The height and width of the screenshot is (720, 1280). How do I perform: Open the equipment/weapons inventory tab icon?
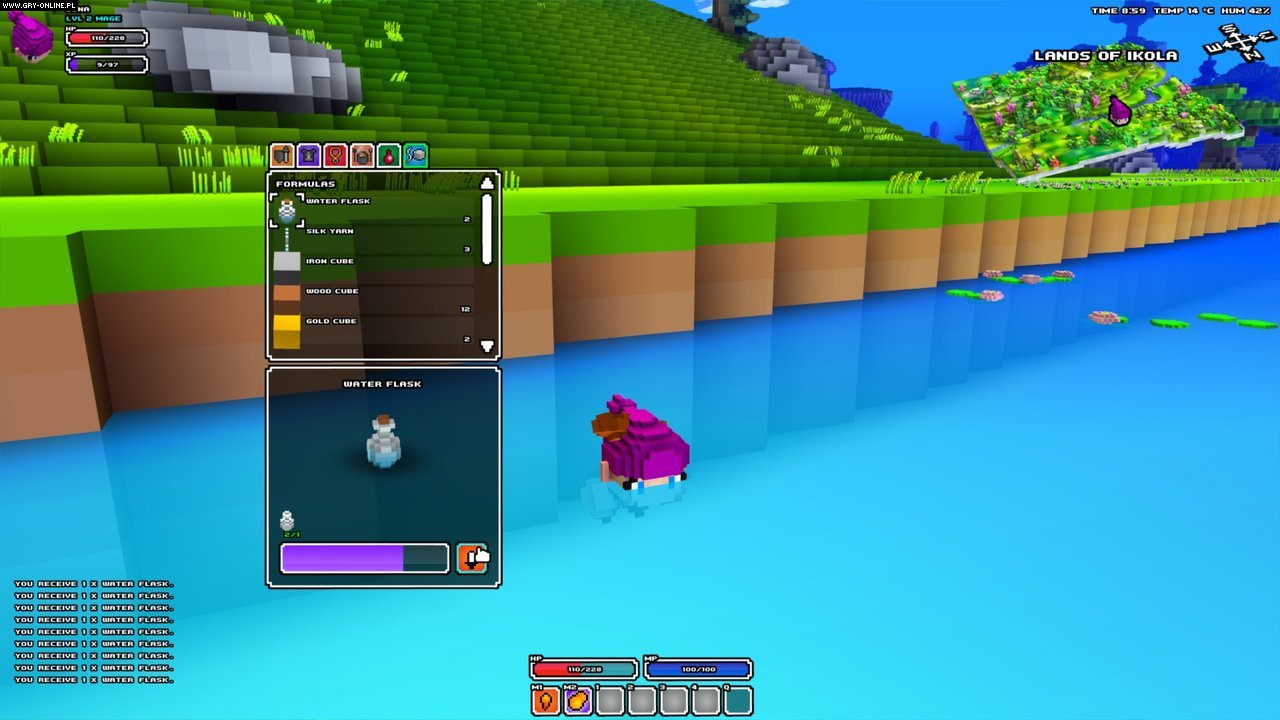click(x=283, y=155)
